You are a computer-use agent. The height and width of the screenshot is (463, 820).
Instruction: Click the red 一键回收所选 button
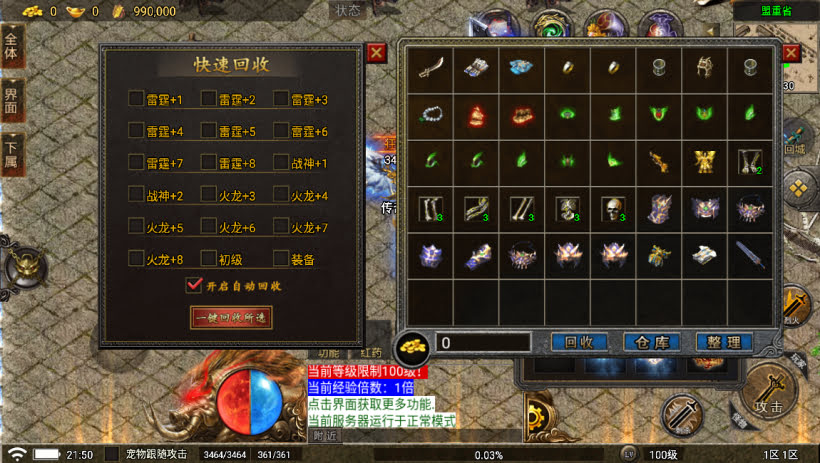231,317
